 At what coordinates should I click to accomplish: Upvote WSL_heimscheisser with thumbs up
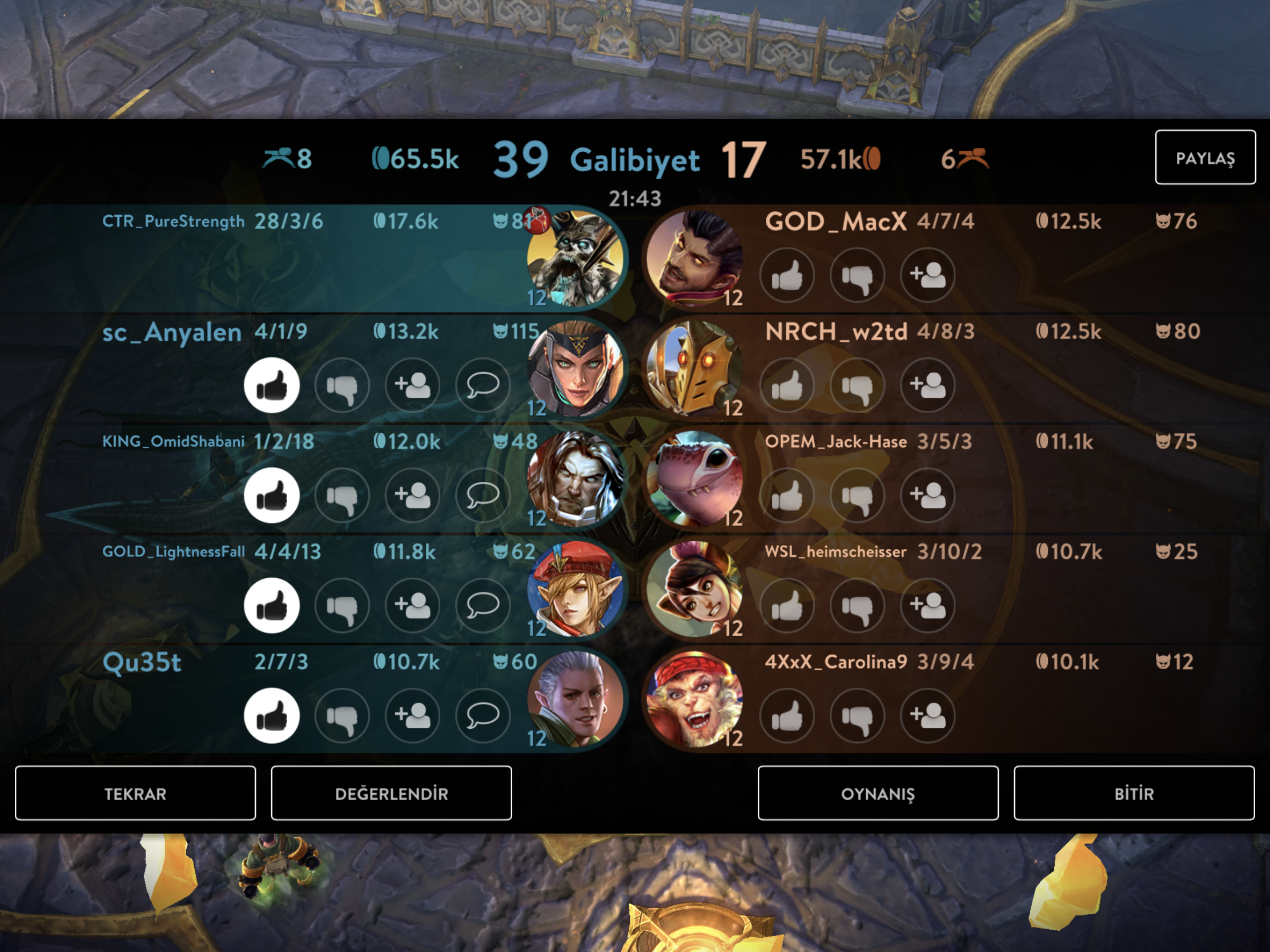pos(787,606)
